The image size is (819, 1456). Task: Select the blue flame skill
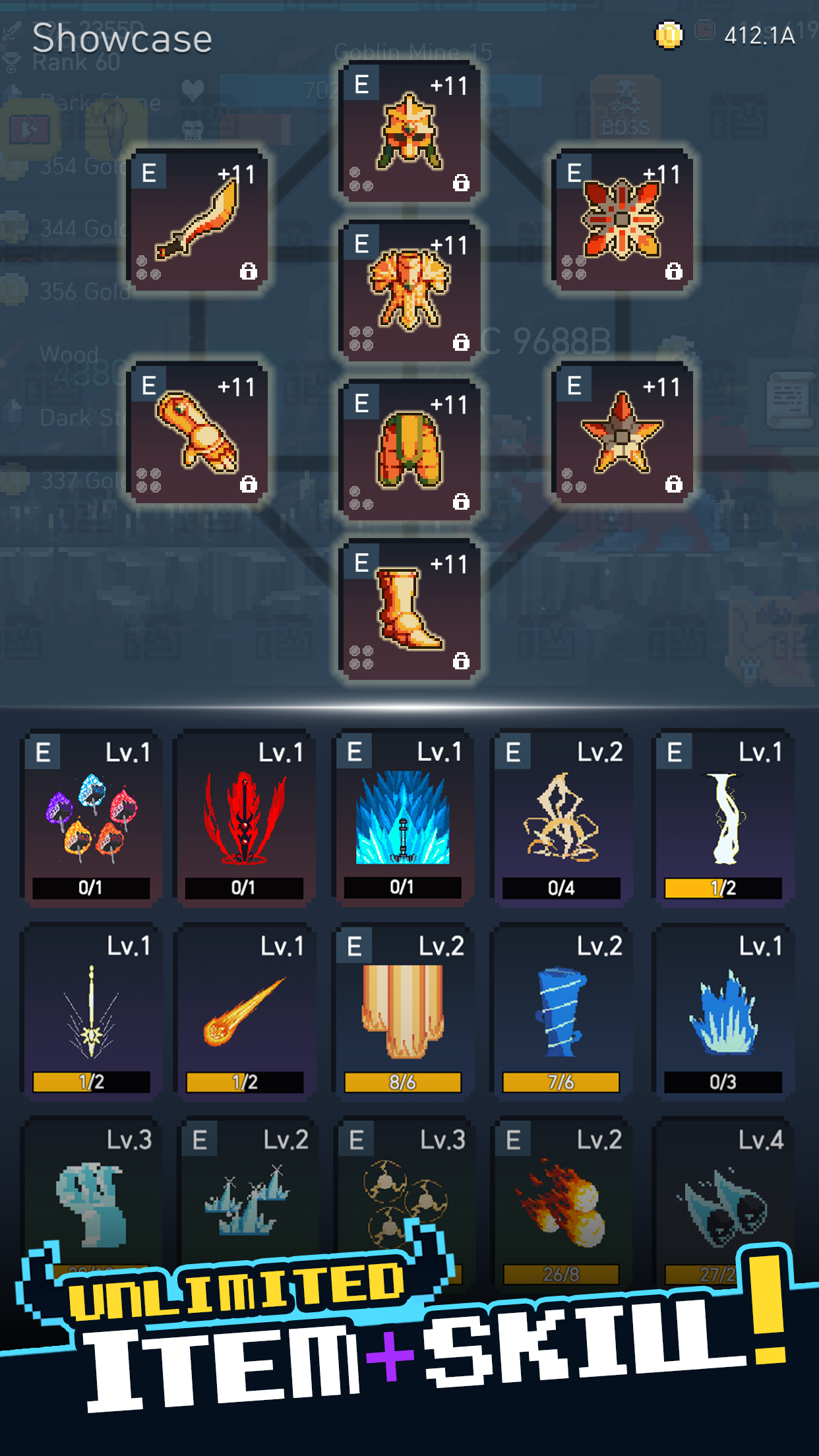click(723, 1011)
